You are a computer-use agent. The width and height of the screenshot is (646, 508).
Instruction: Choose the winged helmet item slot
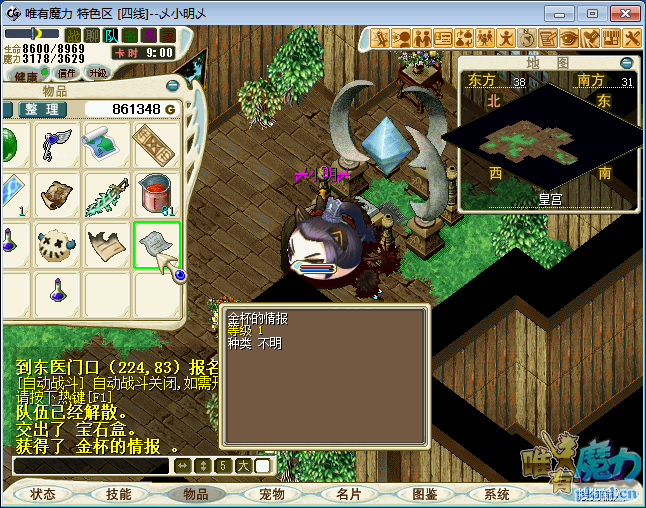click(x=57, y=145)
